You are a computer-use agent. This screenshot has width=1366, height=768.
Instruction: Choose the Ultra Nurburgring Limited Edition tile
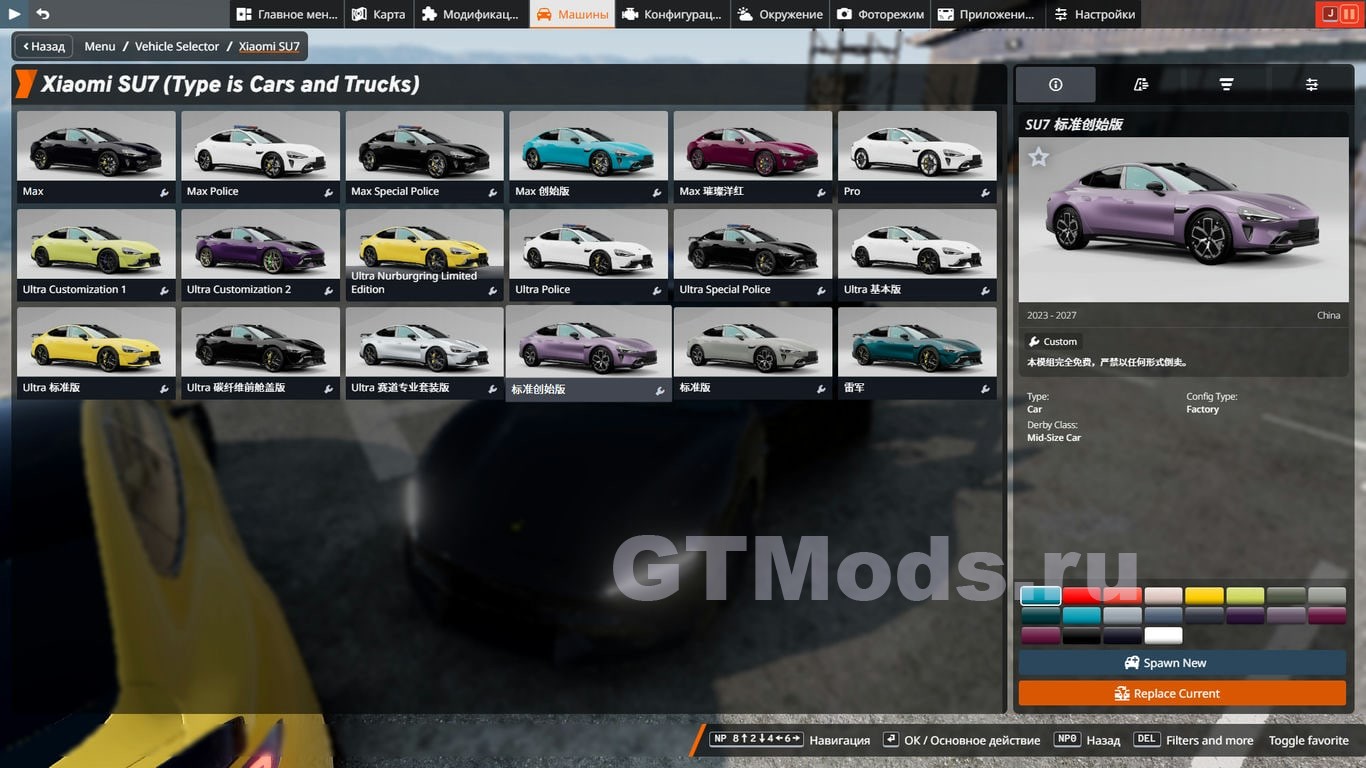tap(424, 254)
